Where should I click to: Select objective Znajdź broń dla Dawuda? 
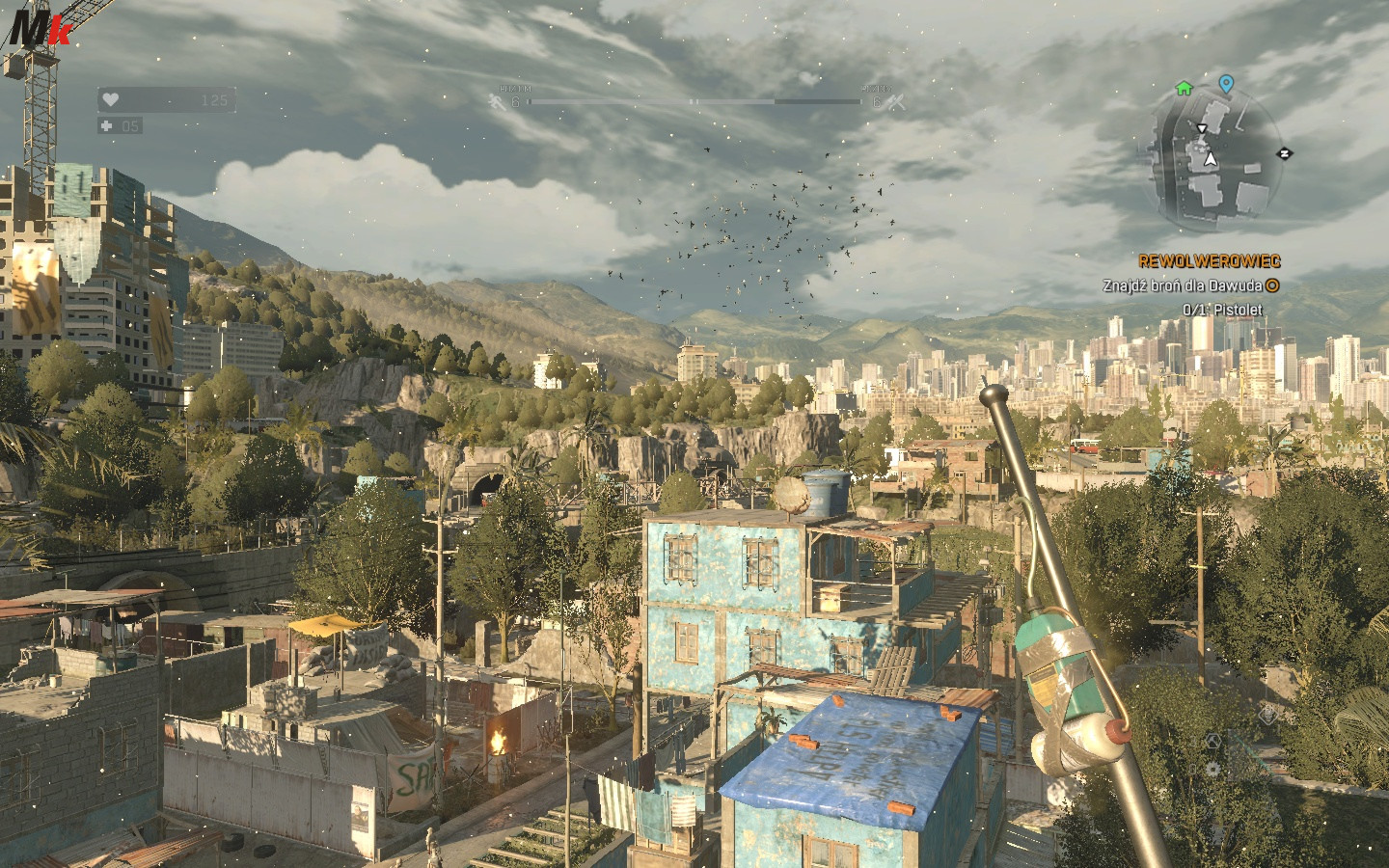[1182, 286]
